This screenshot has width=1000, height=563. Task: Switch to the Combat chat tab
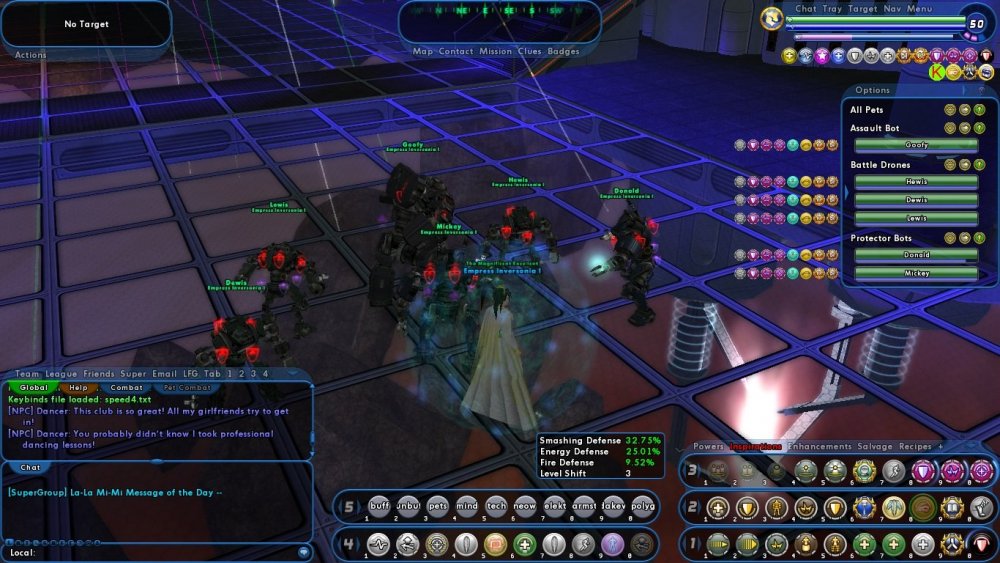point(126,387)
